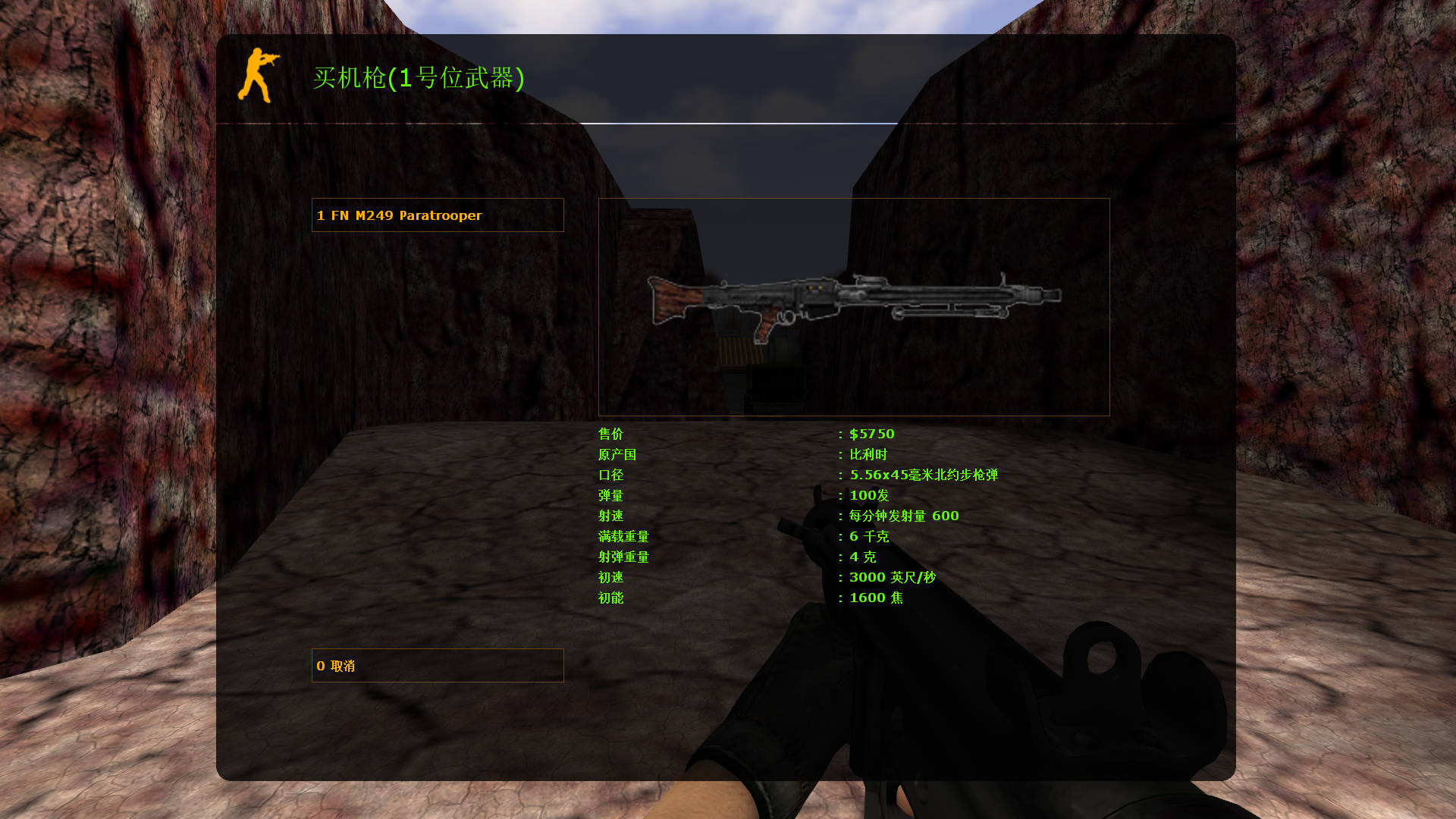Click the 买机枪(1号位武器) menu title
Viewport: 1456px width, 819px height.
click(419, 78)
